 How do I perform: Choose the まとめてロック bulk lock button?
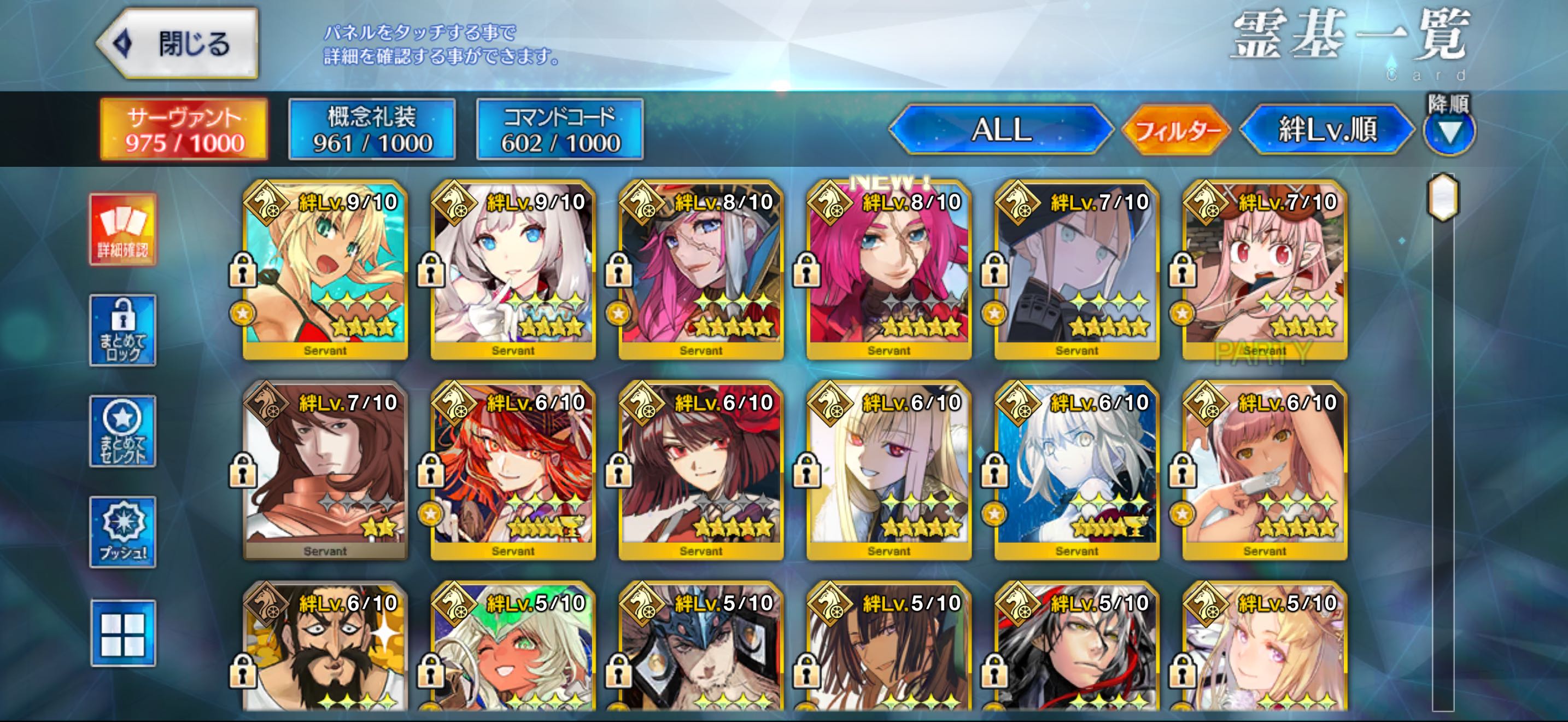123,330
